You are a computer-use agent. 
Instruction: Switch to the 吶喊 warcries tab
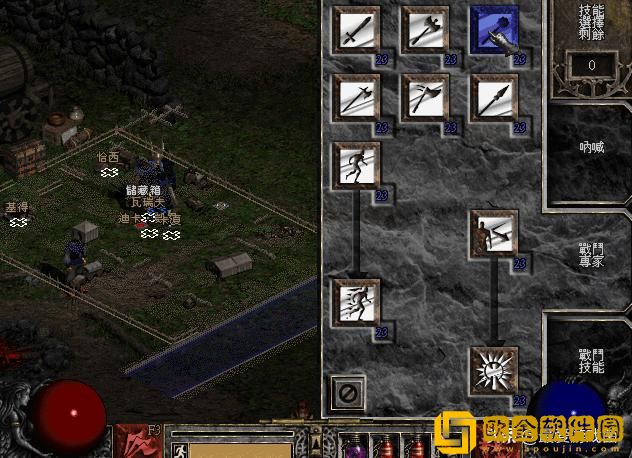(x=592, y=147)
